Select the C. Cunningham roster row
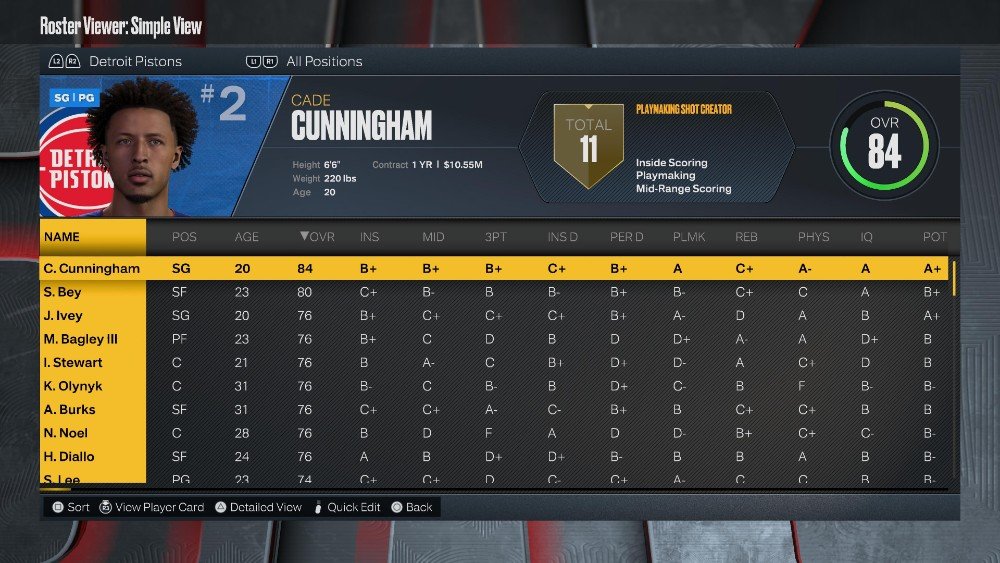This screenshot has width=1000, height=563. click(x=92, y=269)
